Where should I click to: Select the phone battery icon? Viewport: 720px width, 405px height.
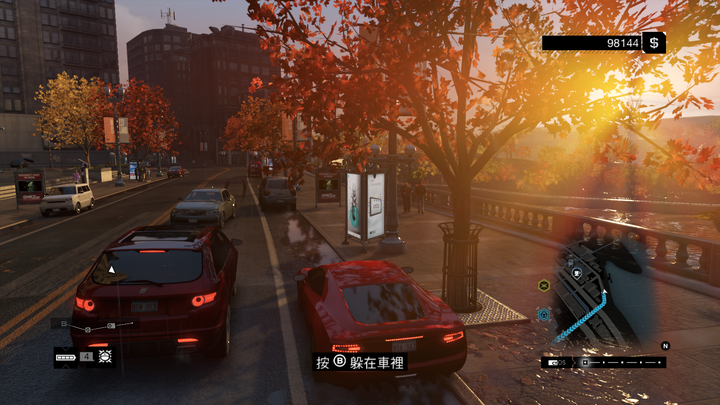coord(67,355)
